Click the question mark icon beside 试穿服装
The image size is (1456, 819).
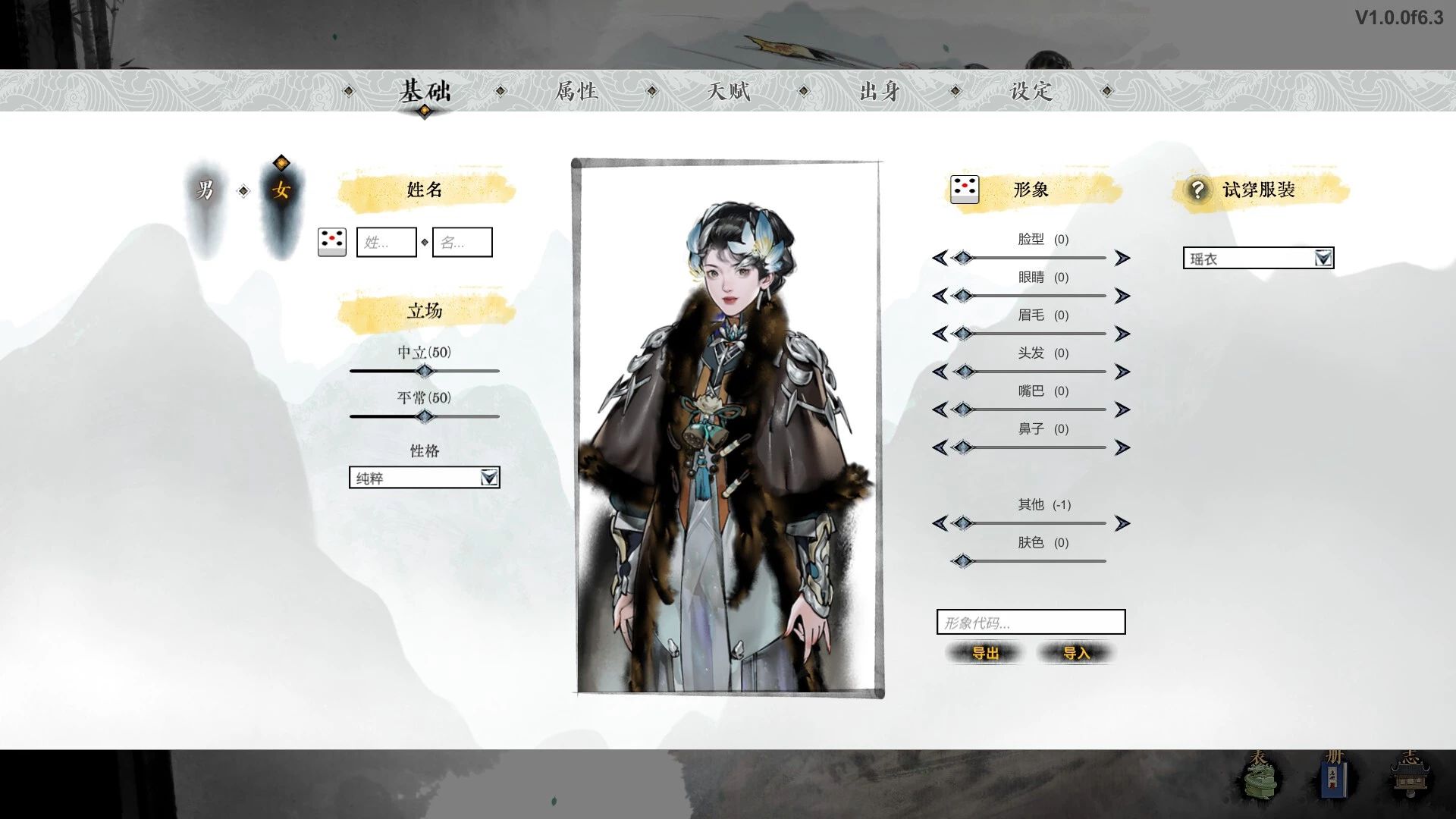click(x=1197, y=190)
